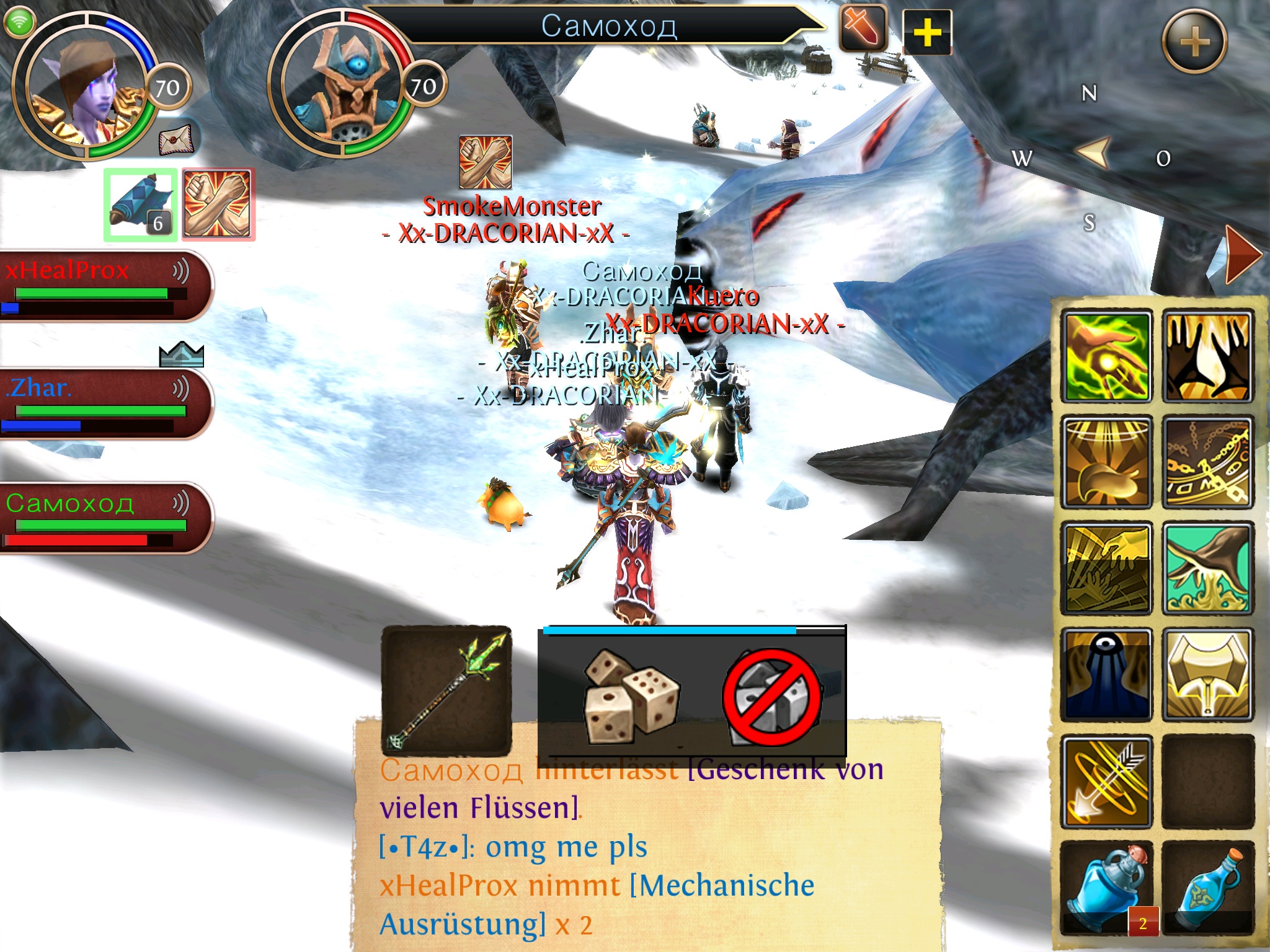Image resolution: width=1270 pixels, height=952 pixels.
Task: Roll the dice for the loot staff
Action: (x=631, y=694)
